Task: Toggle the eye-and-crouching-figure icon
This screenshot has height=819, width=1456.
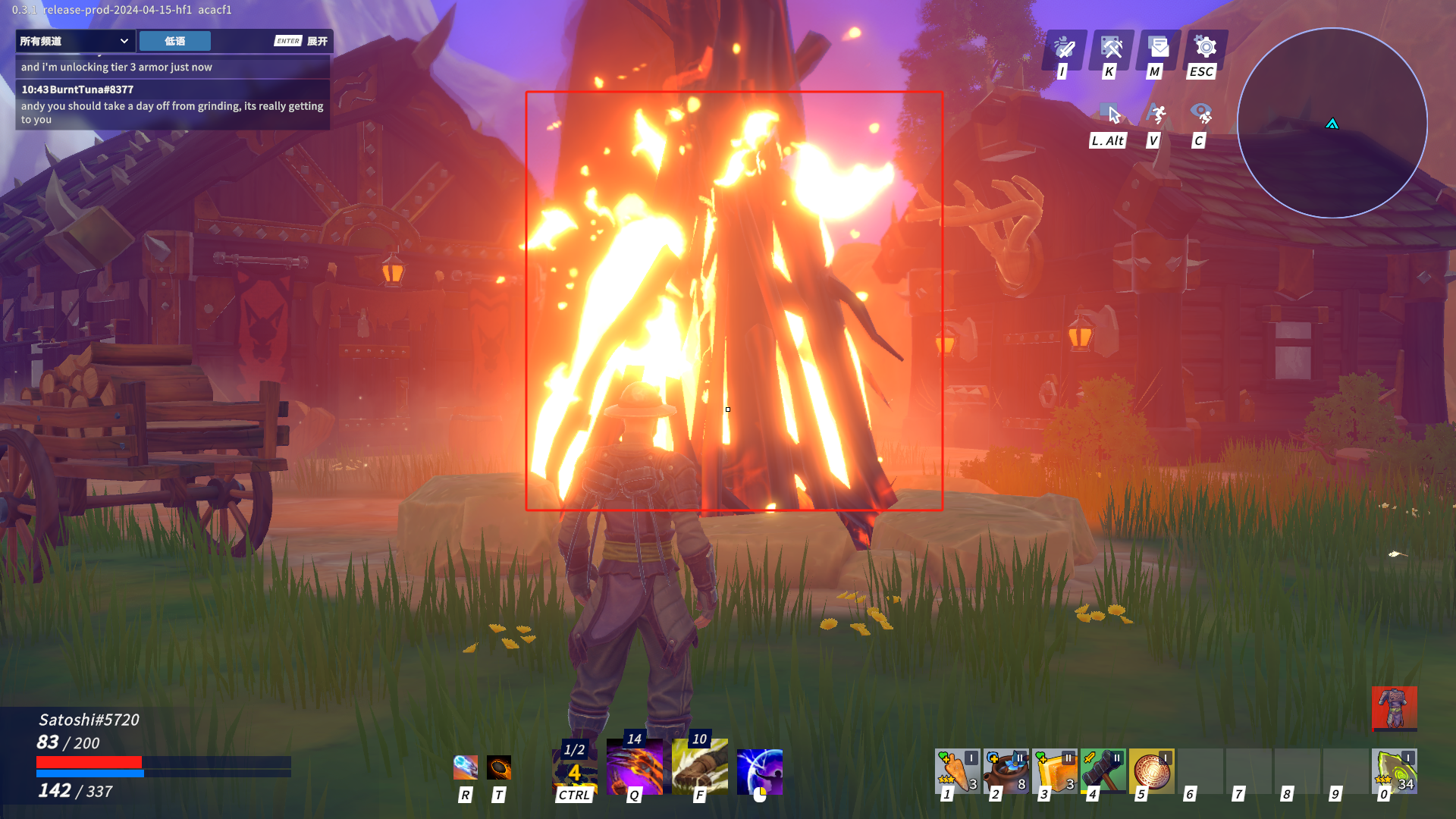Action: (x=1202, y=115)
